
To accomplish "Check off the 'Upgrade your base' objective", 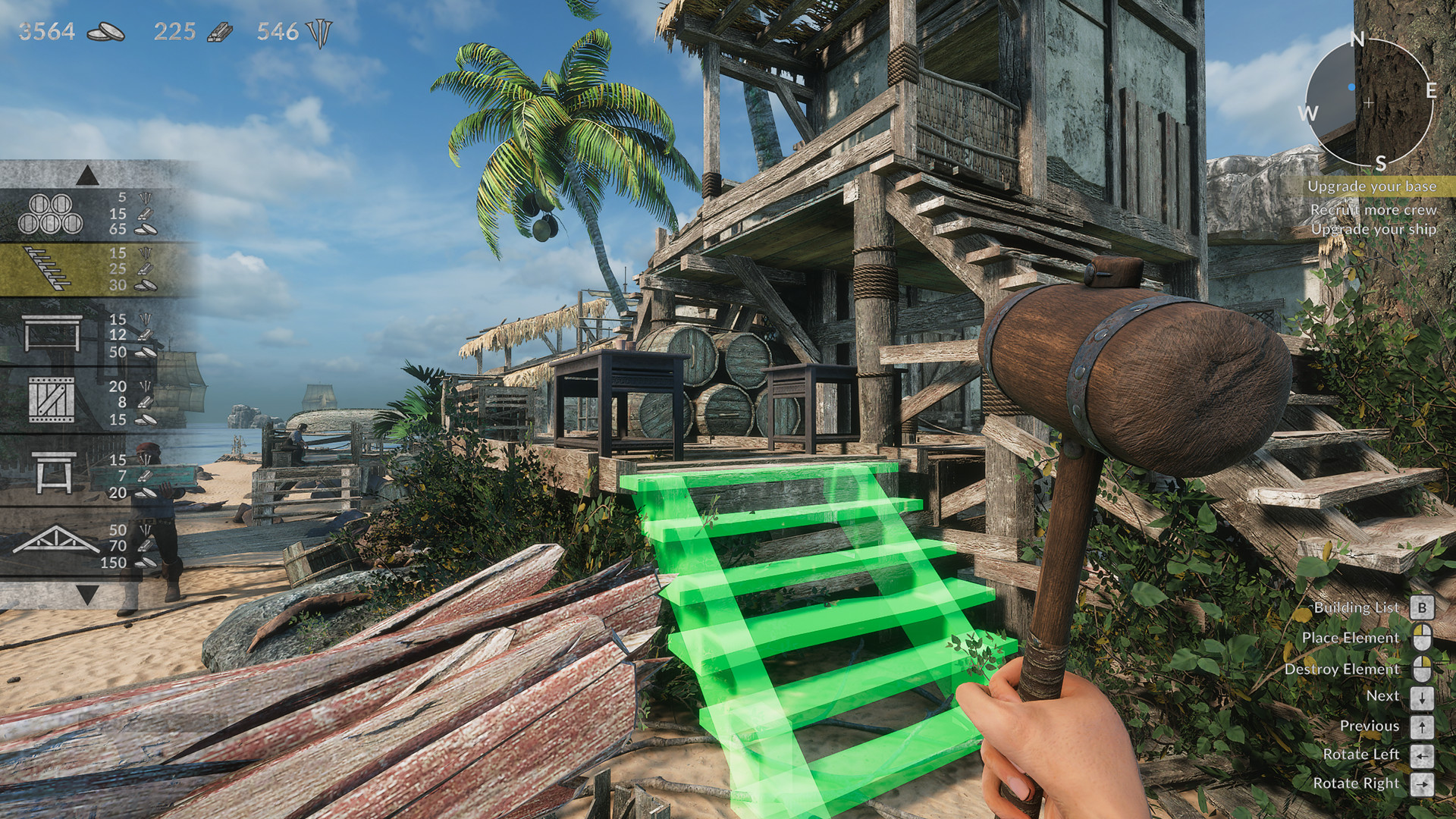I will coord(1374,185).
